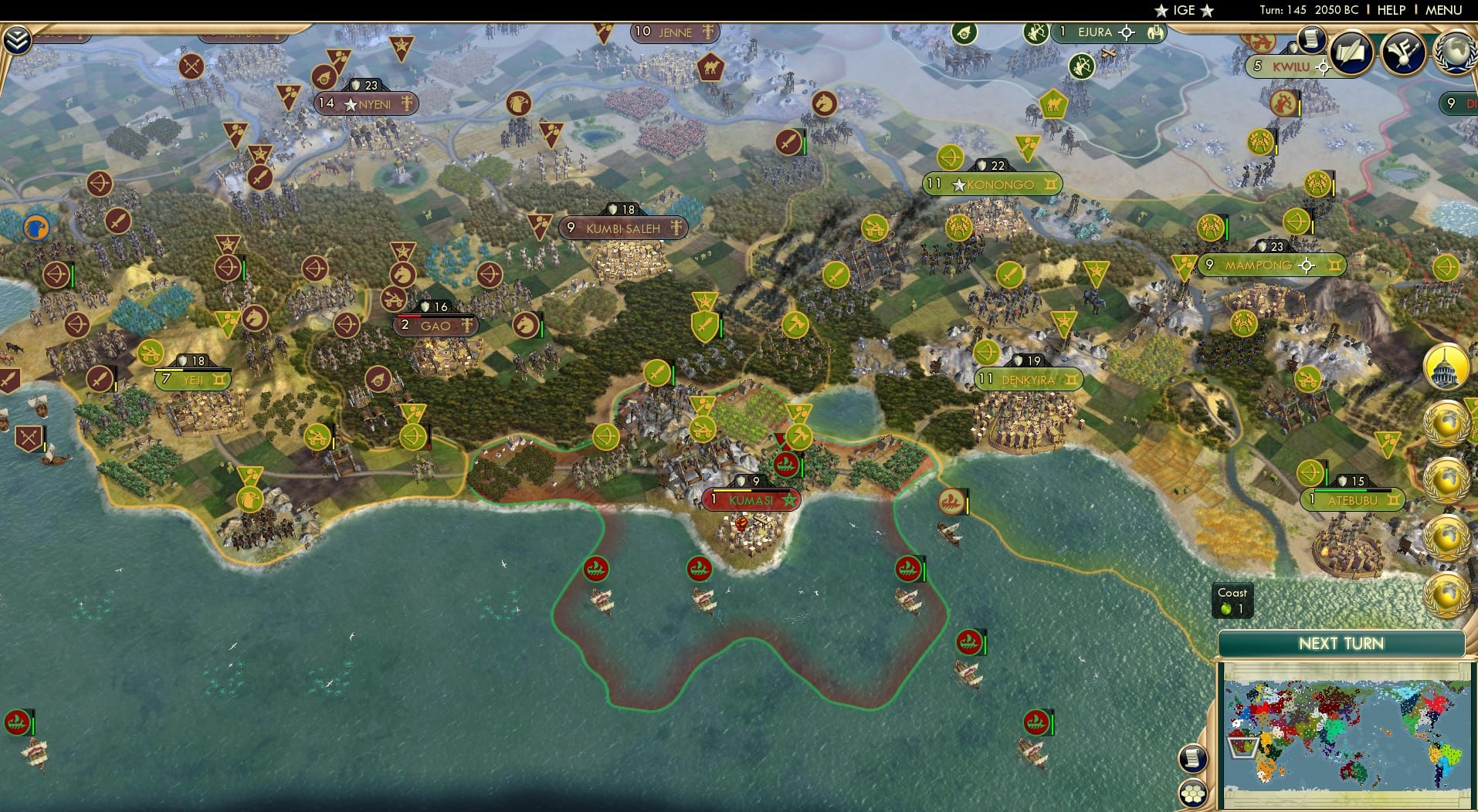Toggle strategic view with the hexagon icon

click(x=1192, y=792)
